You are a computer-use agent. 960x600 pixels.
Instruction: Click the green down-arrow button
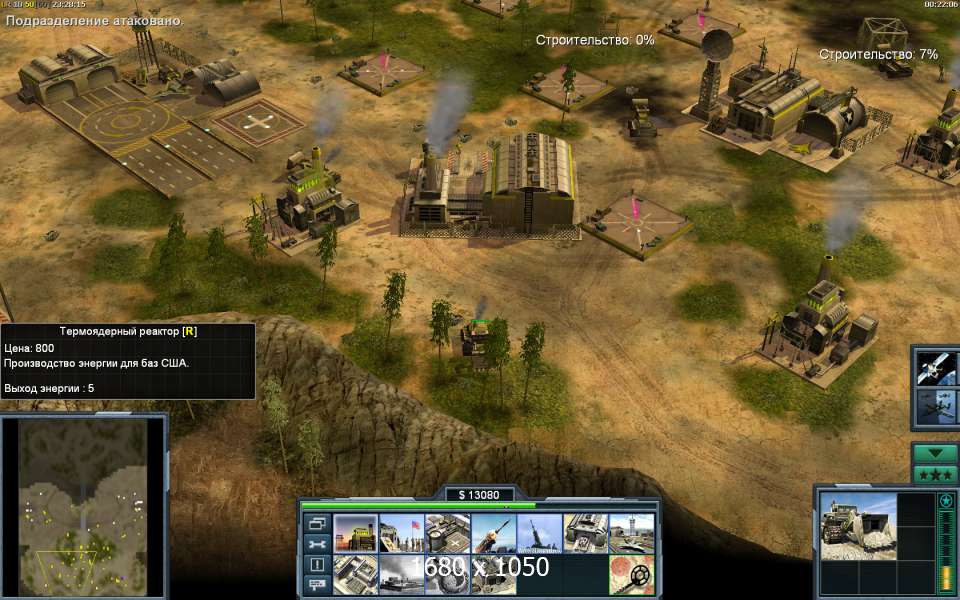click(936, 453)
